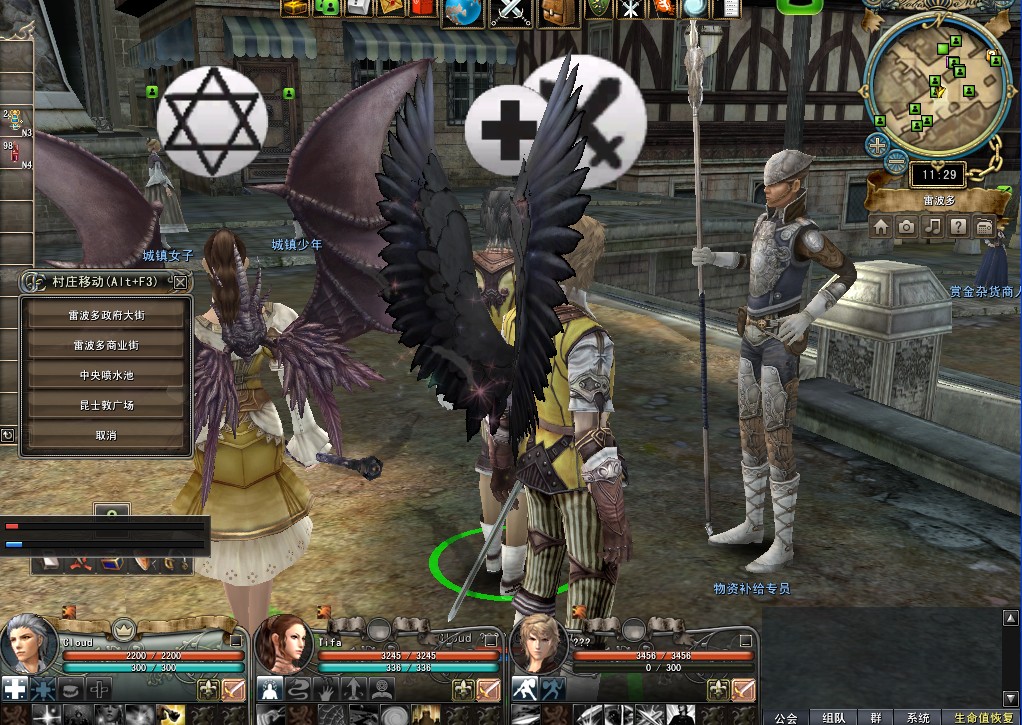Image resolution: width=1022 pixels, height=725 pixels.
Task: Go to 昆士敦广场
Action: [106, 405]
